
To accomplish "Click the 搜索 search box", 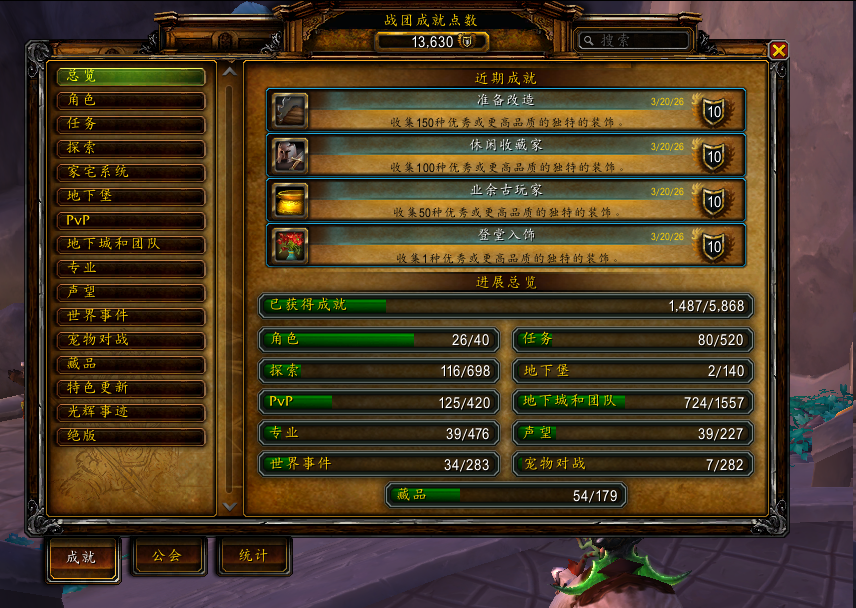I will click(635, 41).
